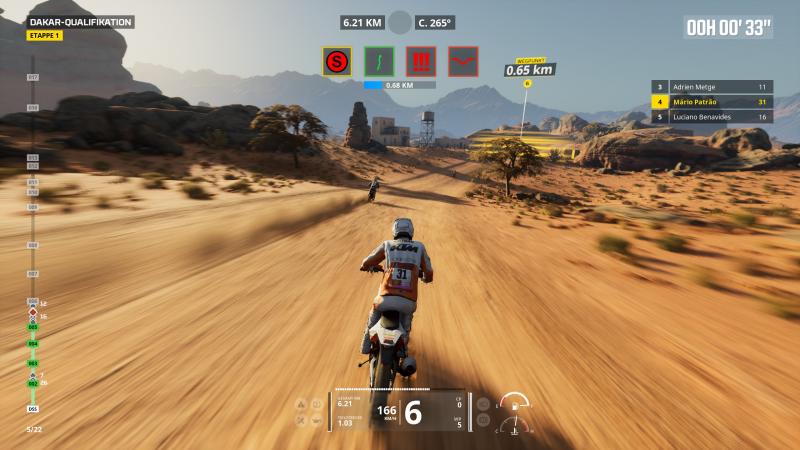Screen dimensions: 800x450
Task: Select Adrien Metge in the standings
Action: [712, 87]
